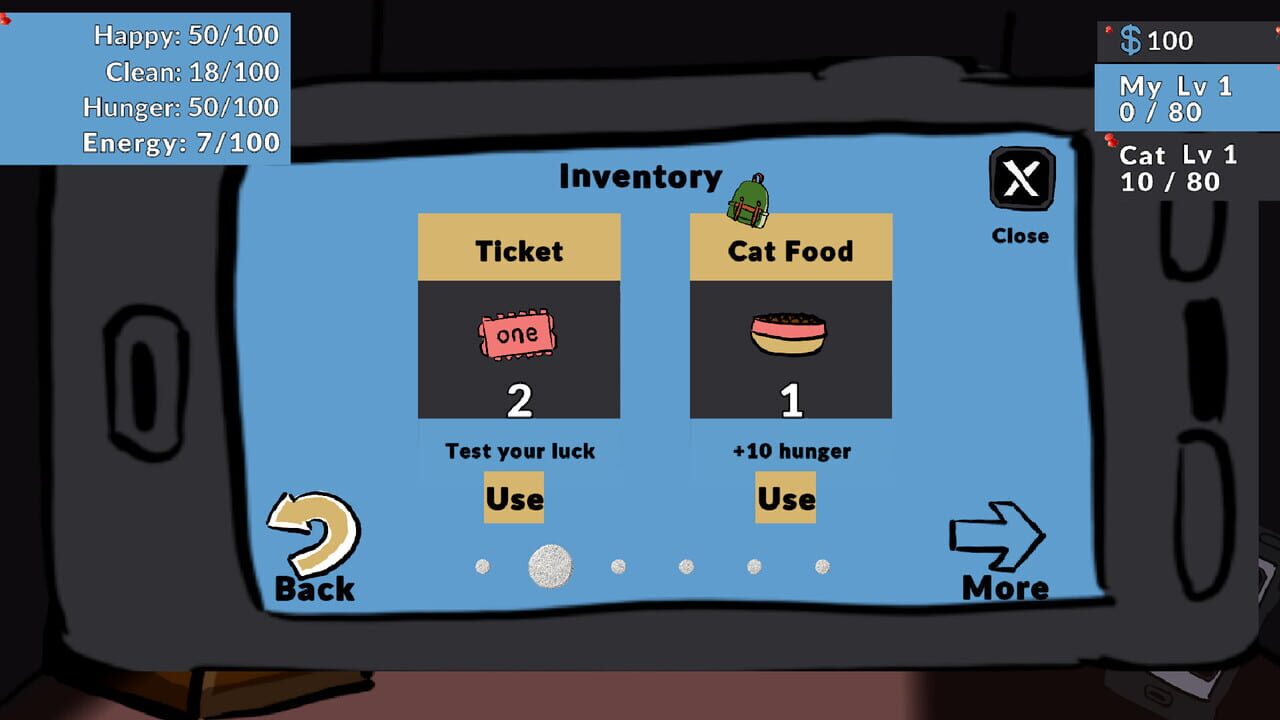The height and width of the screenshot is (720, 1280).
Task: Select the cat food bowl icon
Action: [789, 335]
